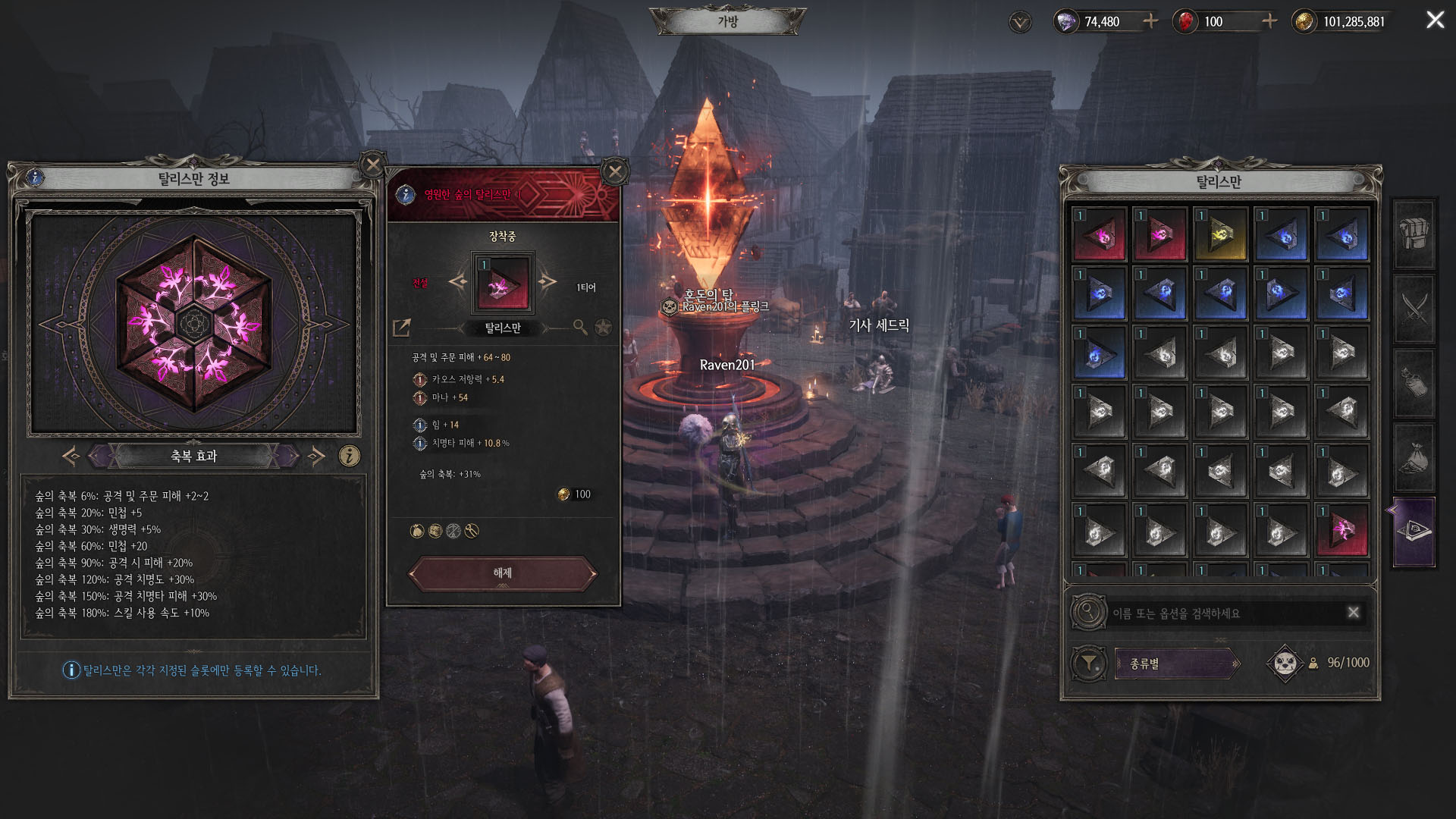The image size is (1456, 819).
Task: Unequip talisman with the 해제 button
Action: tap(502, 573)
